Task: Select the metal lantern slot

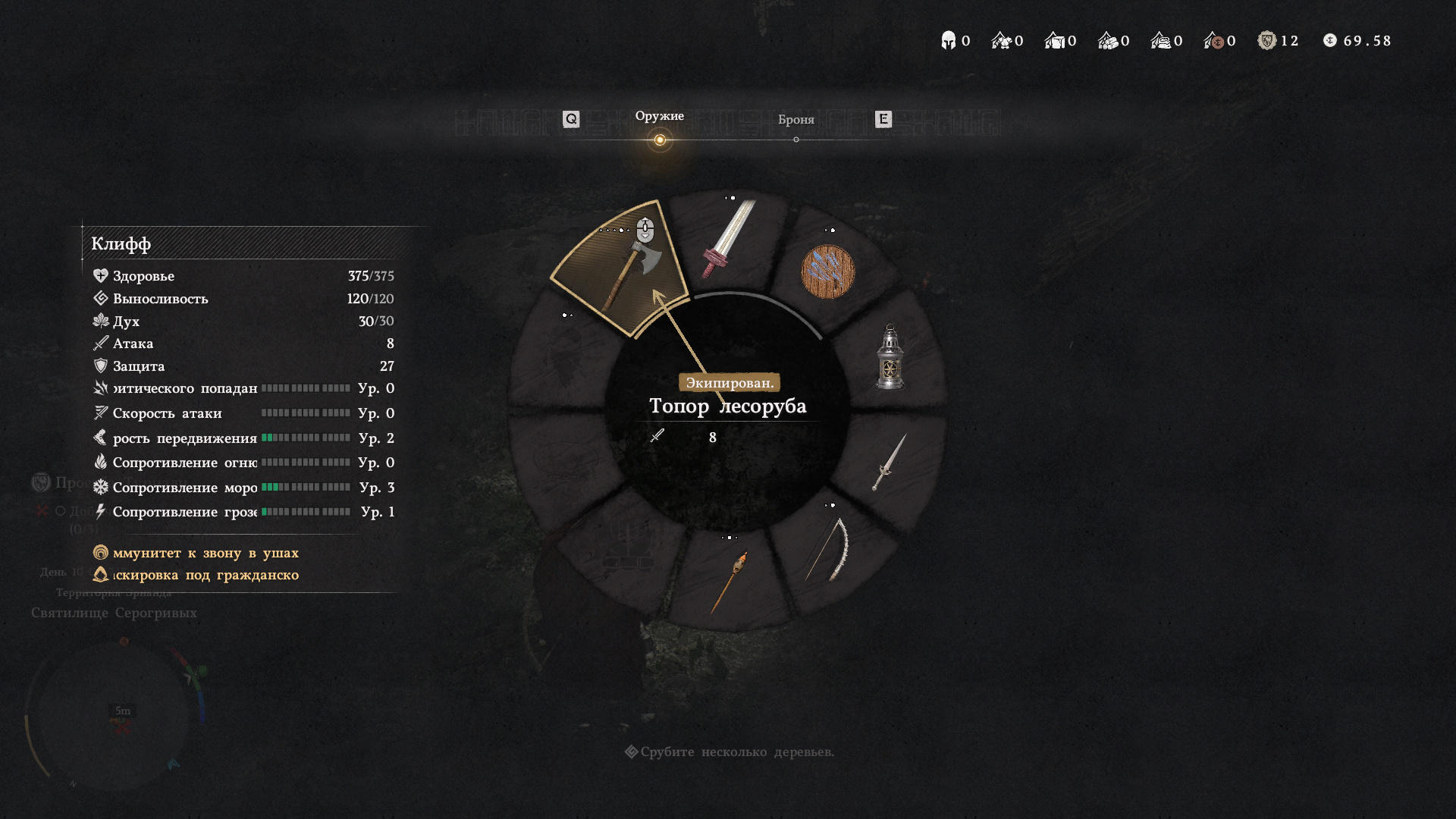Action: 890,356
